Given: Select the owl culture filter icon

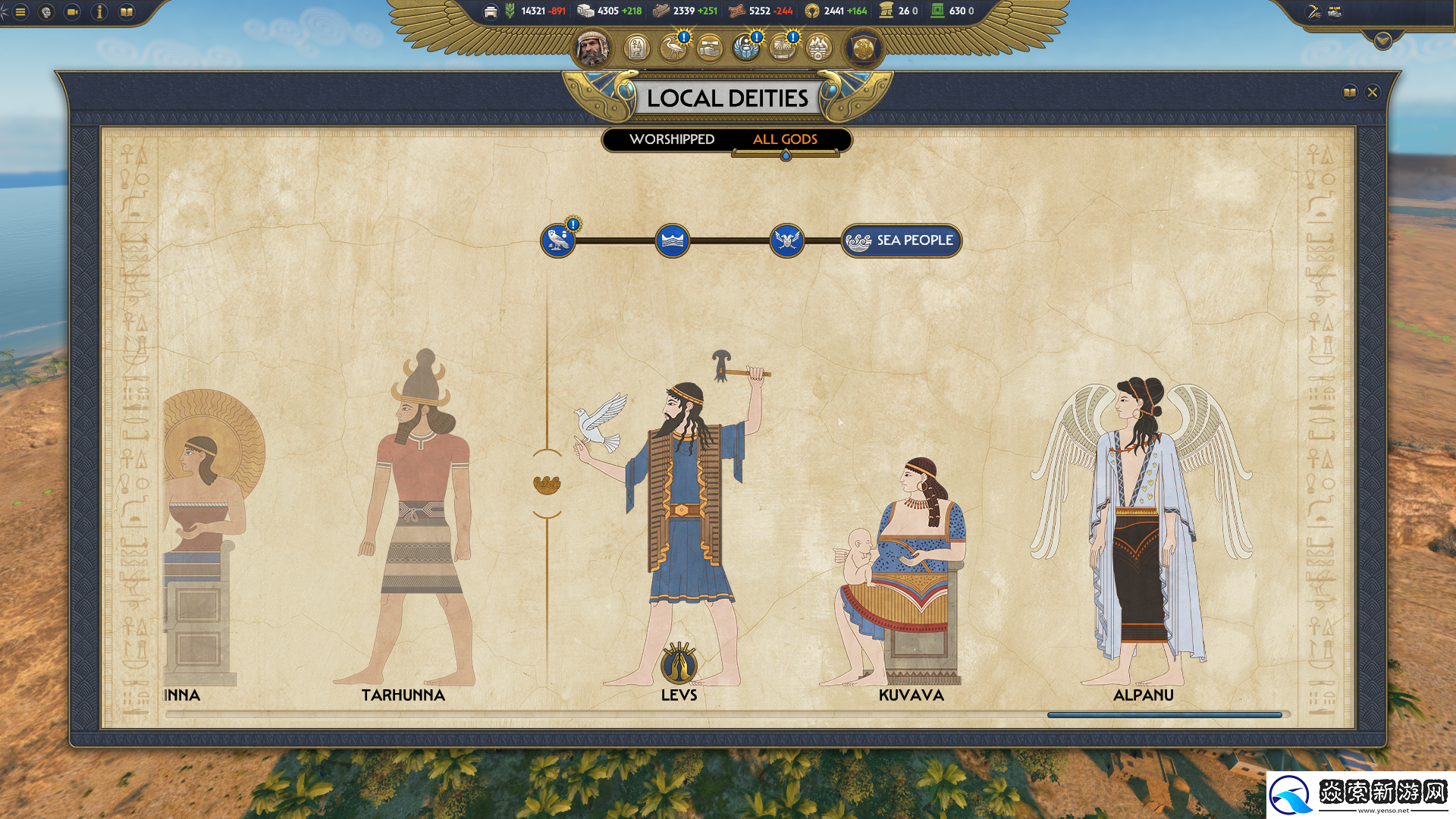Looking at the screenshot, I should pyautogui.click(x=558, y=241).
